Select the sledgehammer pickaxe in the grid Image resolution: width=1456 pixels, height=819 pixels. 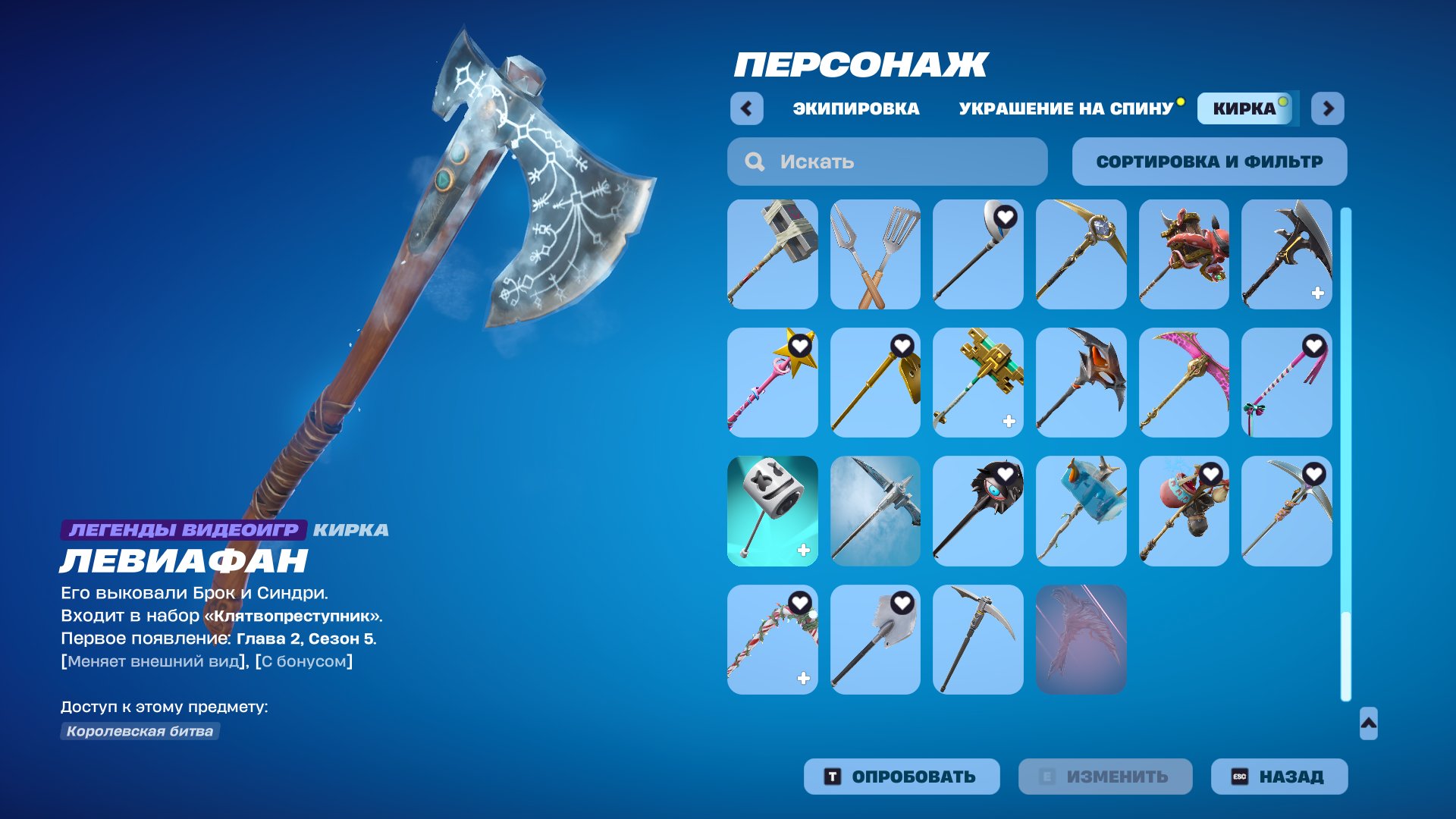click(773, 254)
